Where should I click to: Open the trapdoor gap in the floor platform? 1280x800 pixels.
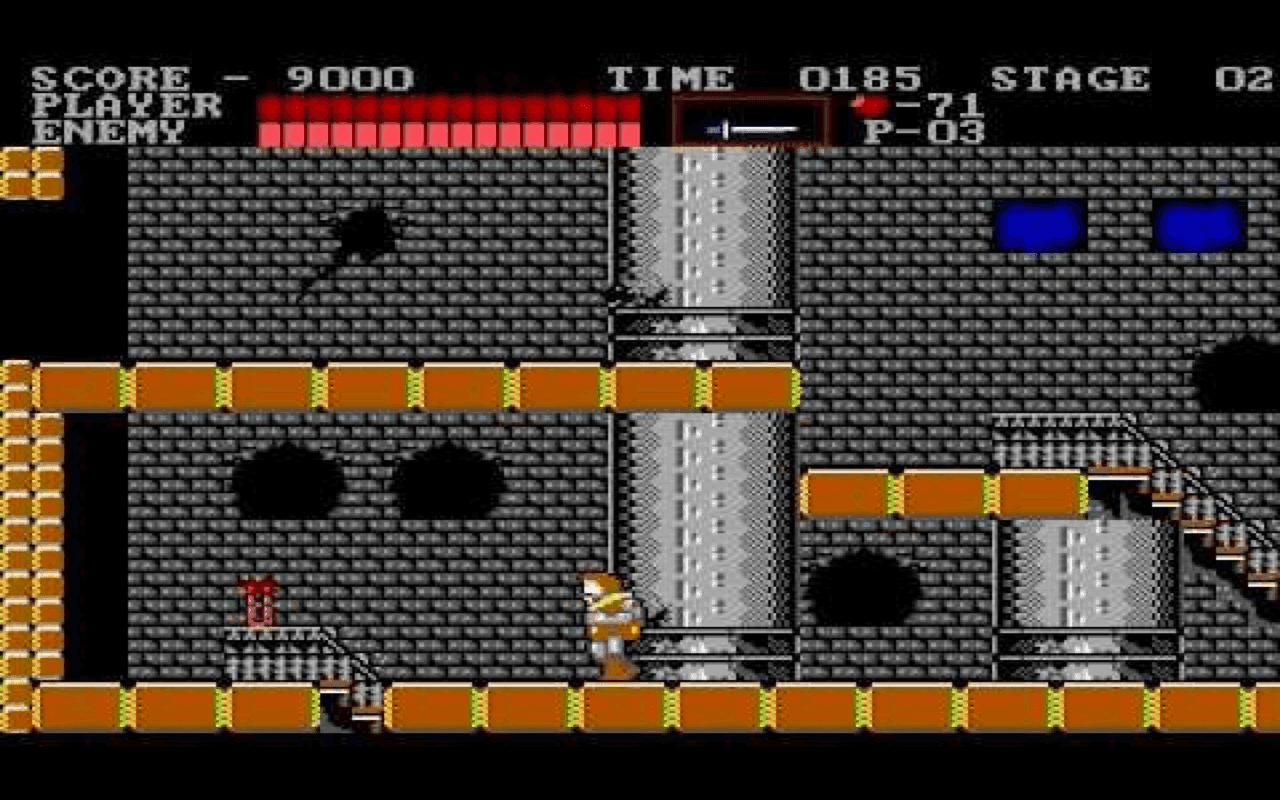350,710
